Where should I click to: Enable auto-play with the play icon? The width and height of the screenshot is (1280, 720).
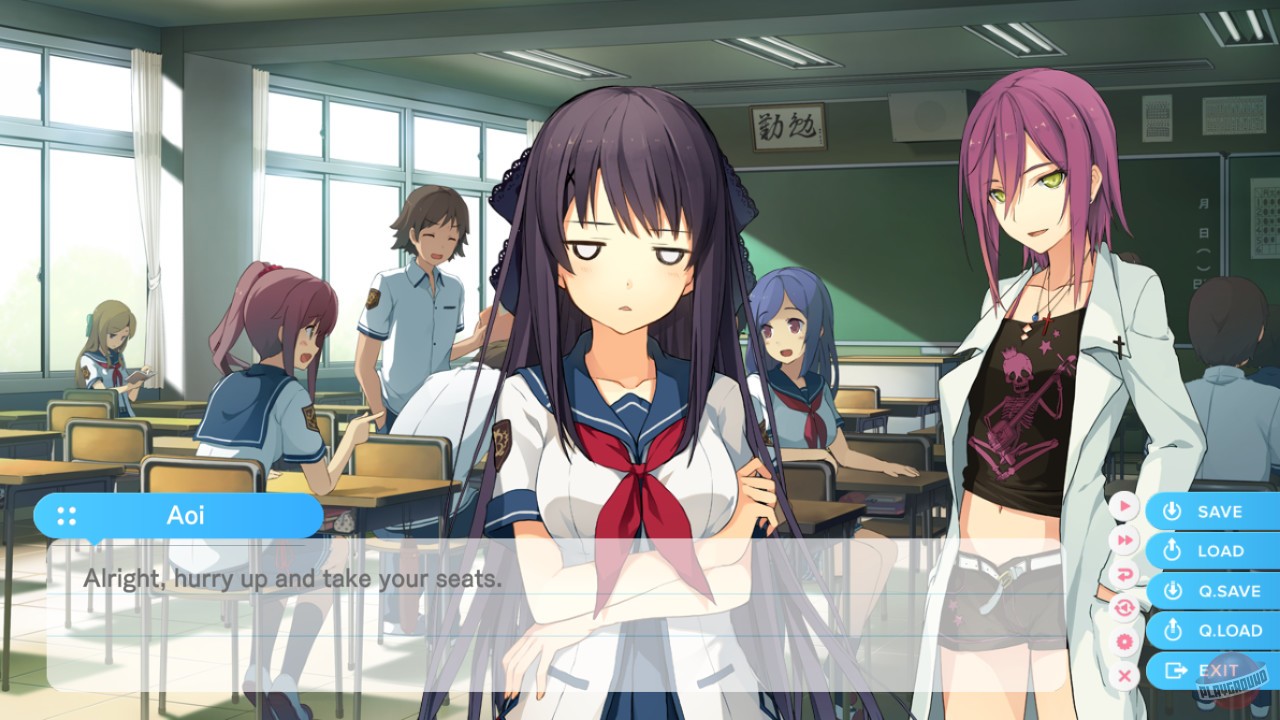[x=1123, y=505]
